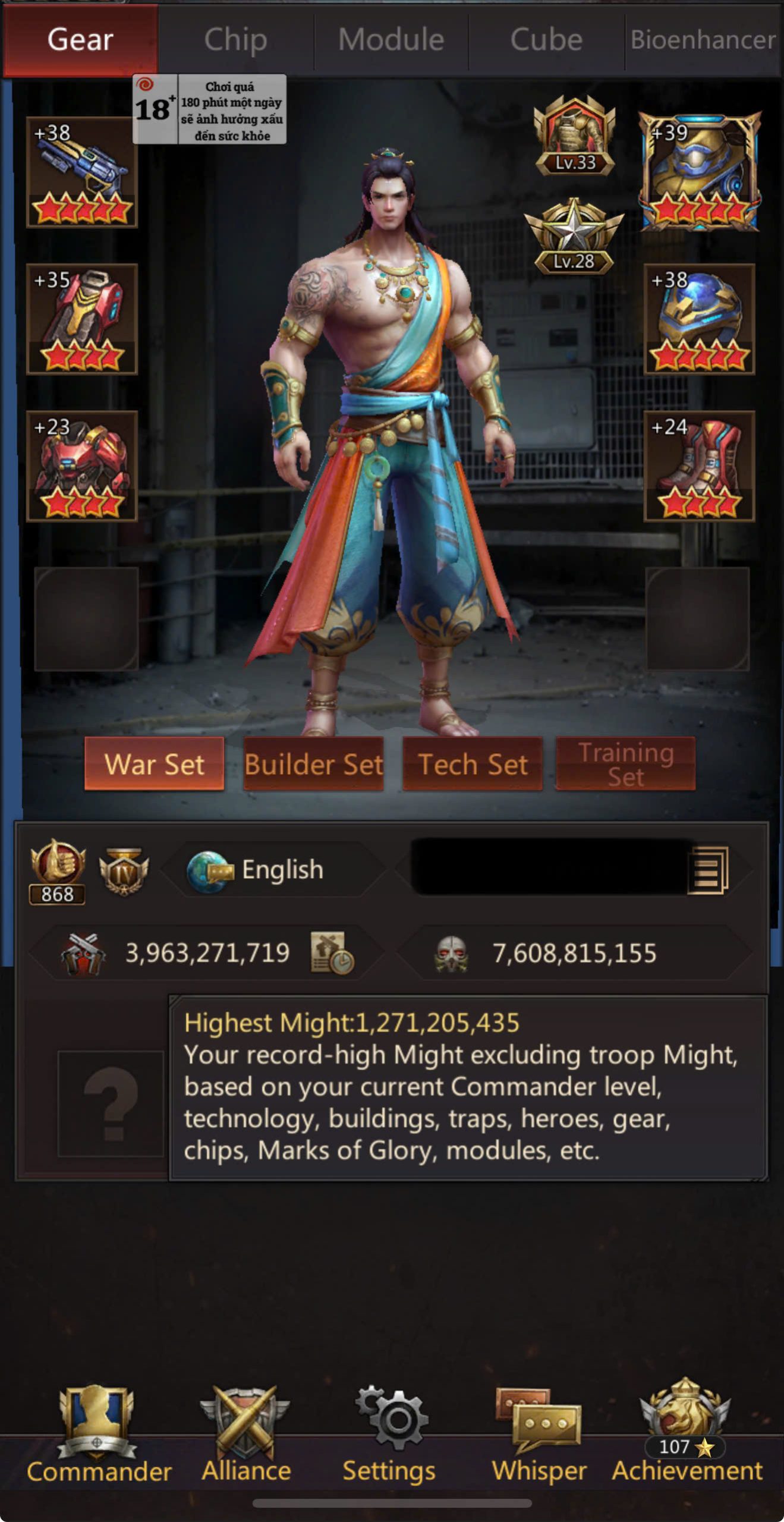Viewport: 784px width, 1522px height.
Task: Inspect the +35 red gauntlet gear
Action: point(82,319)
